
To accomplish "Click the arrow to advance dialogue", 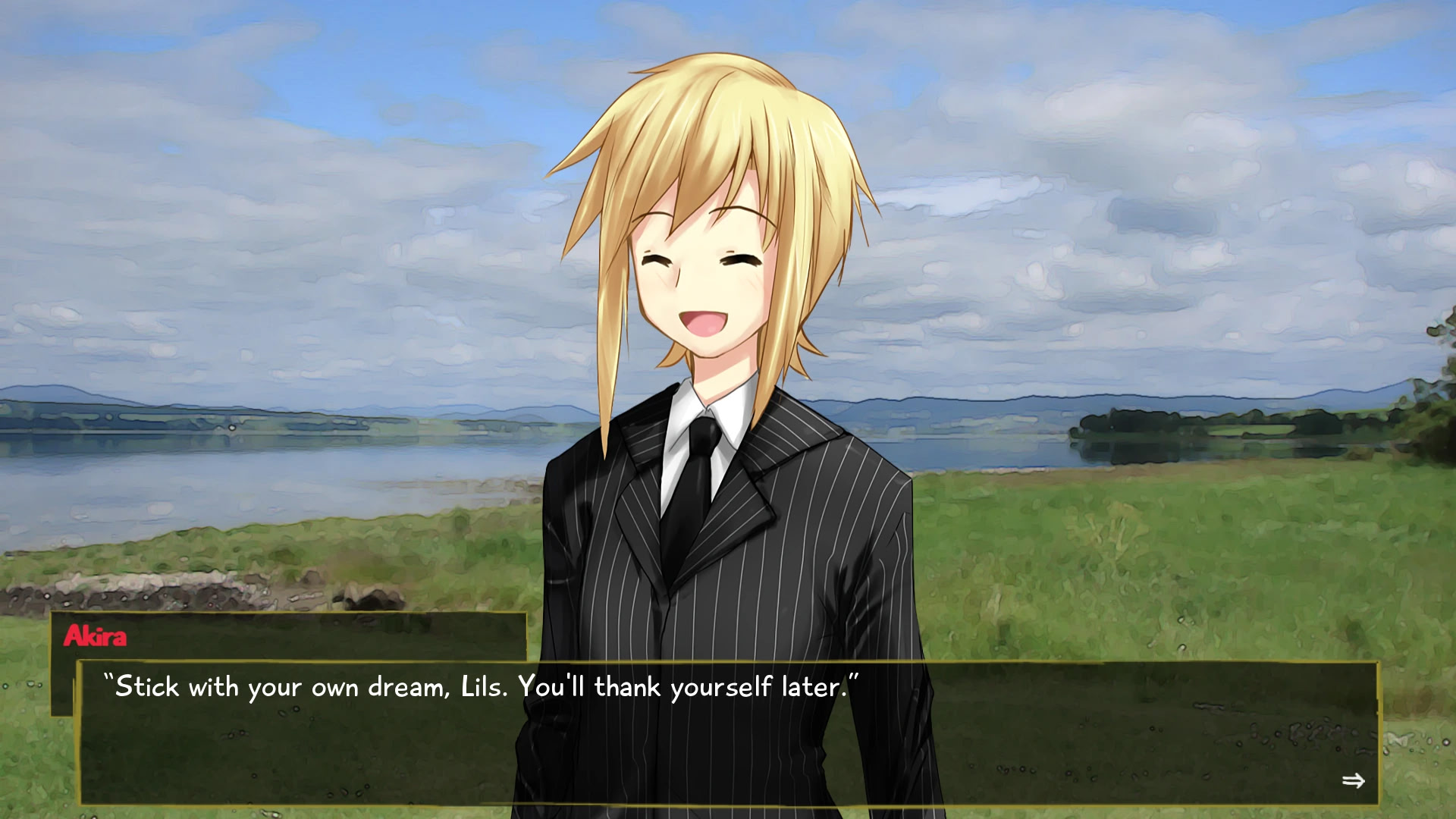I will [1353, 780].
